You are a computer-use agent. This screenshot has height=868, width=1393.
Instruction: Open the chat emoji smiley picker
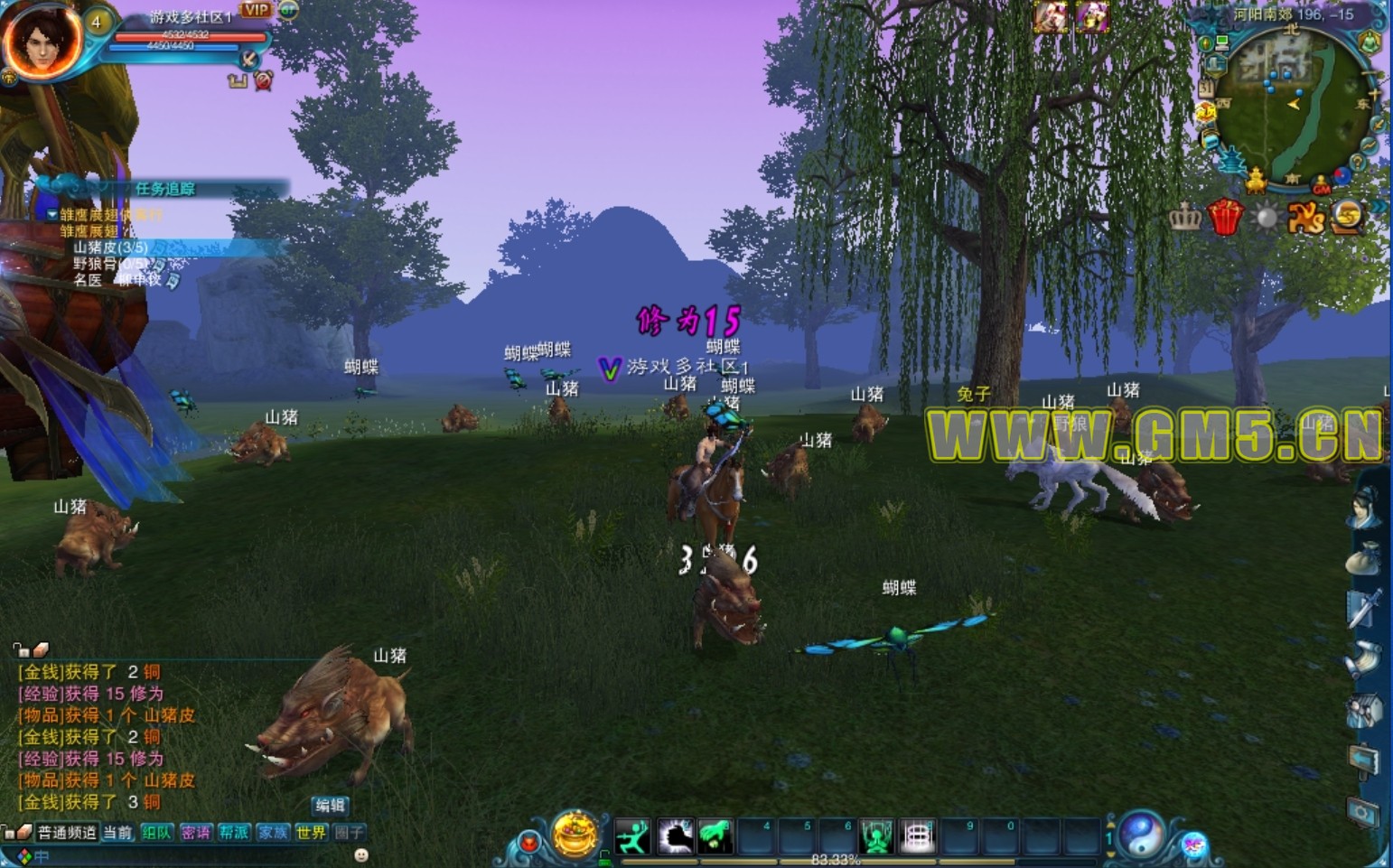(x=361, y=854)
